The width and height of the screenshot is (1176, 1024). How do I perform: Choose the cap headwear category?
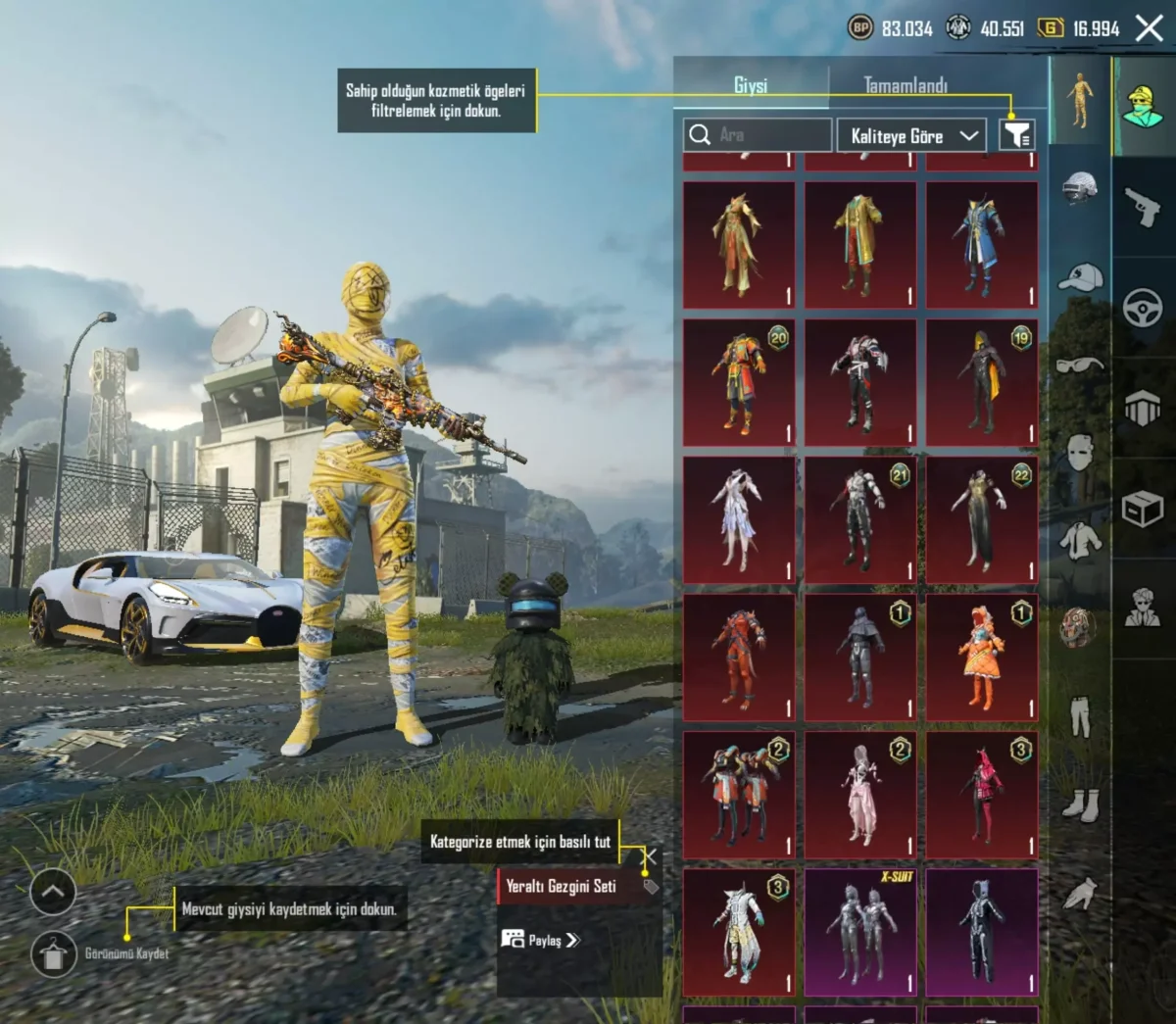[1079, 278]
